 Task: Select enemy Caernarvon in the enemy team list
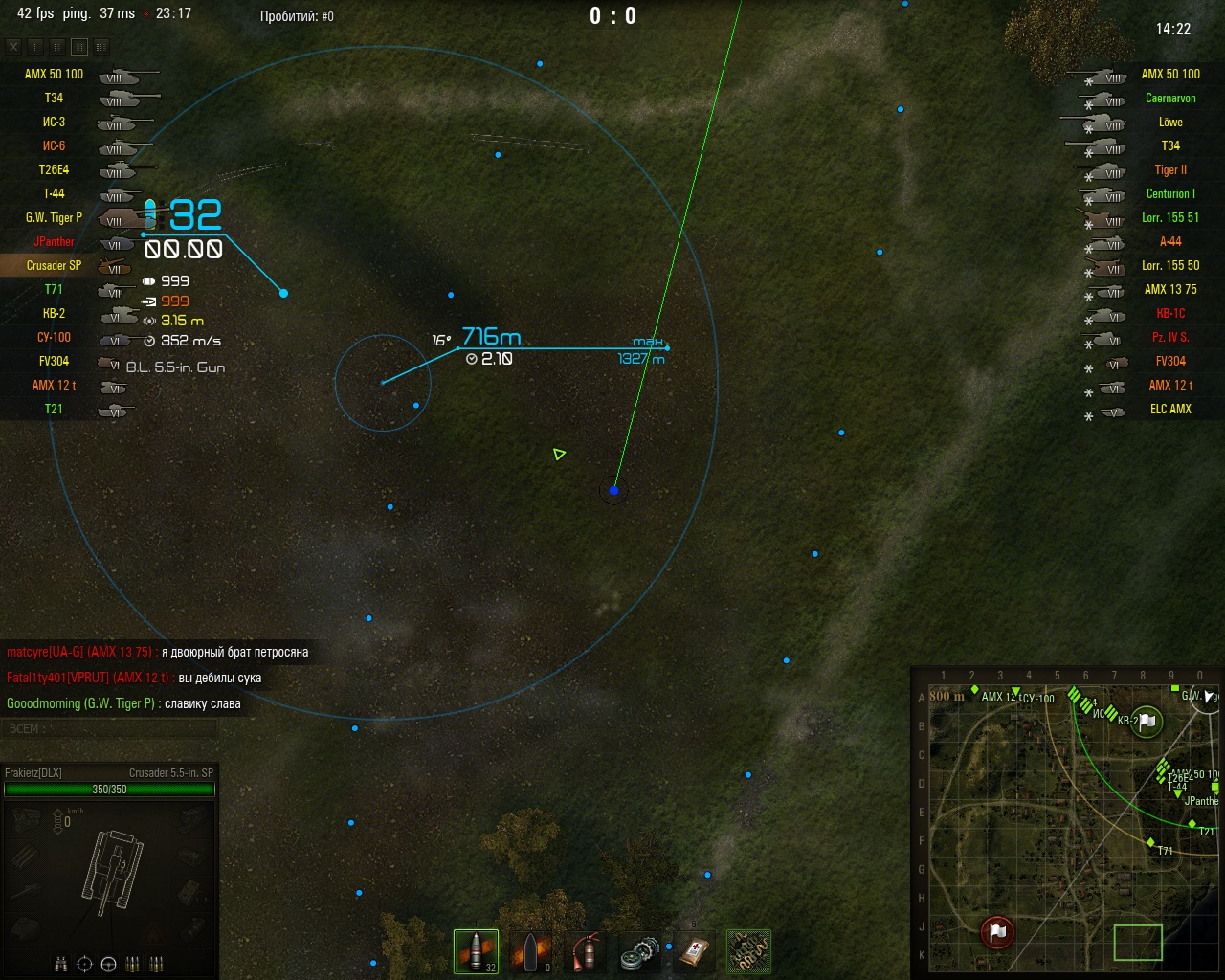point(1169,98)
